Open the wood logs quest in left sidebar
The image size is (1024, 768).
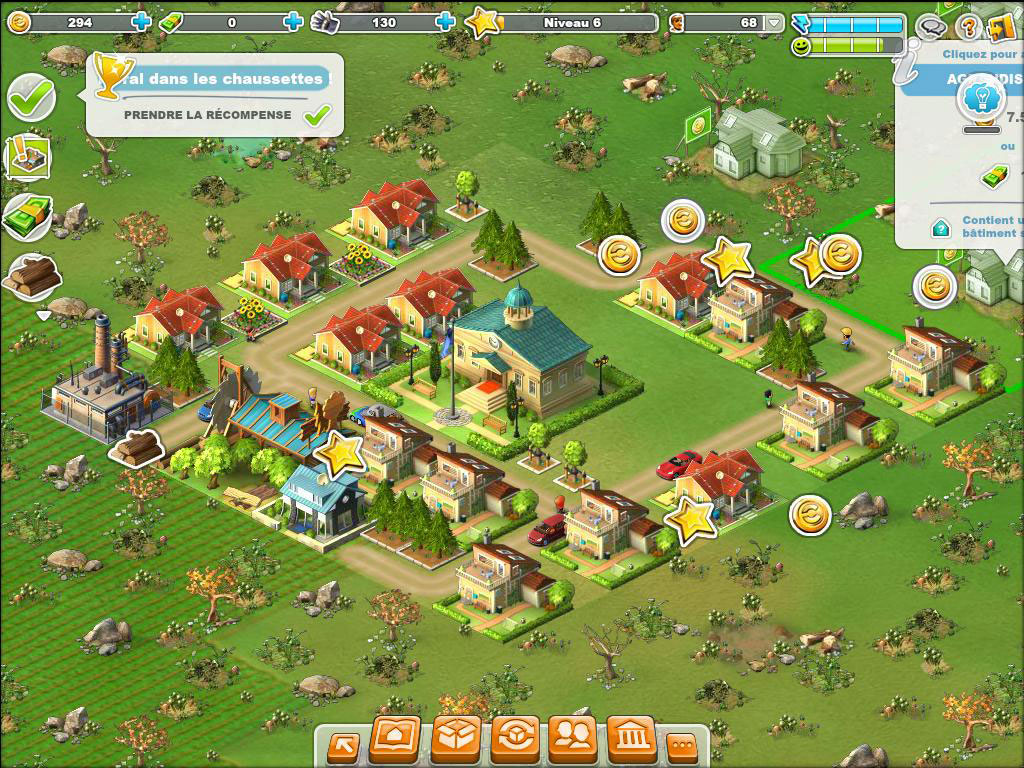(32, 277)
